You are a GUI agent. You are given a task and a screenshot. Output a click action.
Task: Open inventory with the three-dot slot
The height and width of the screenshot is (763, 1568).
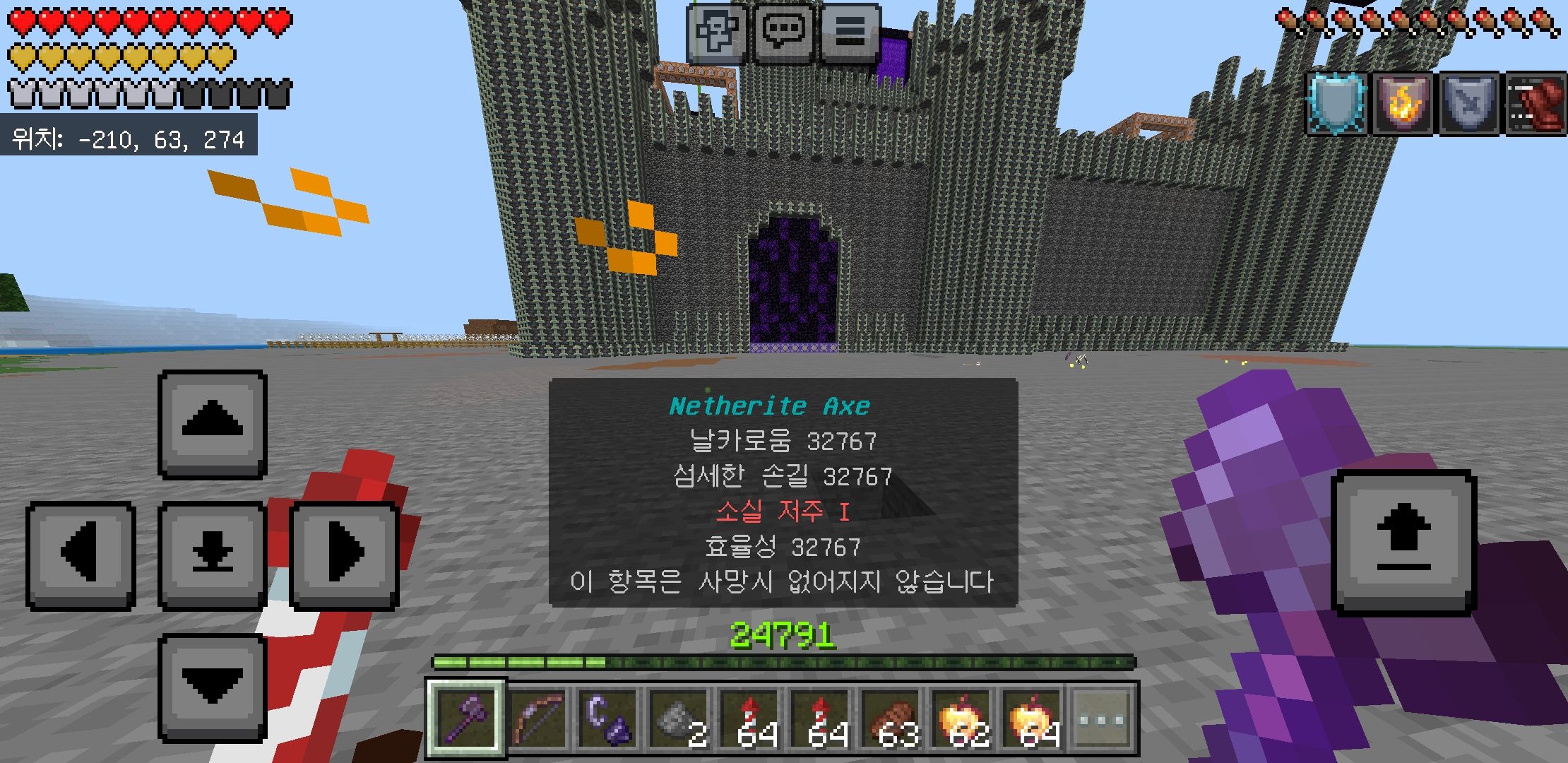1102,719
